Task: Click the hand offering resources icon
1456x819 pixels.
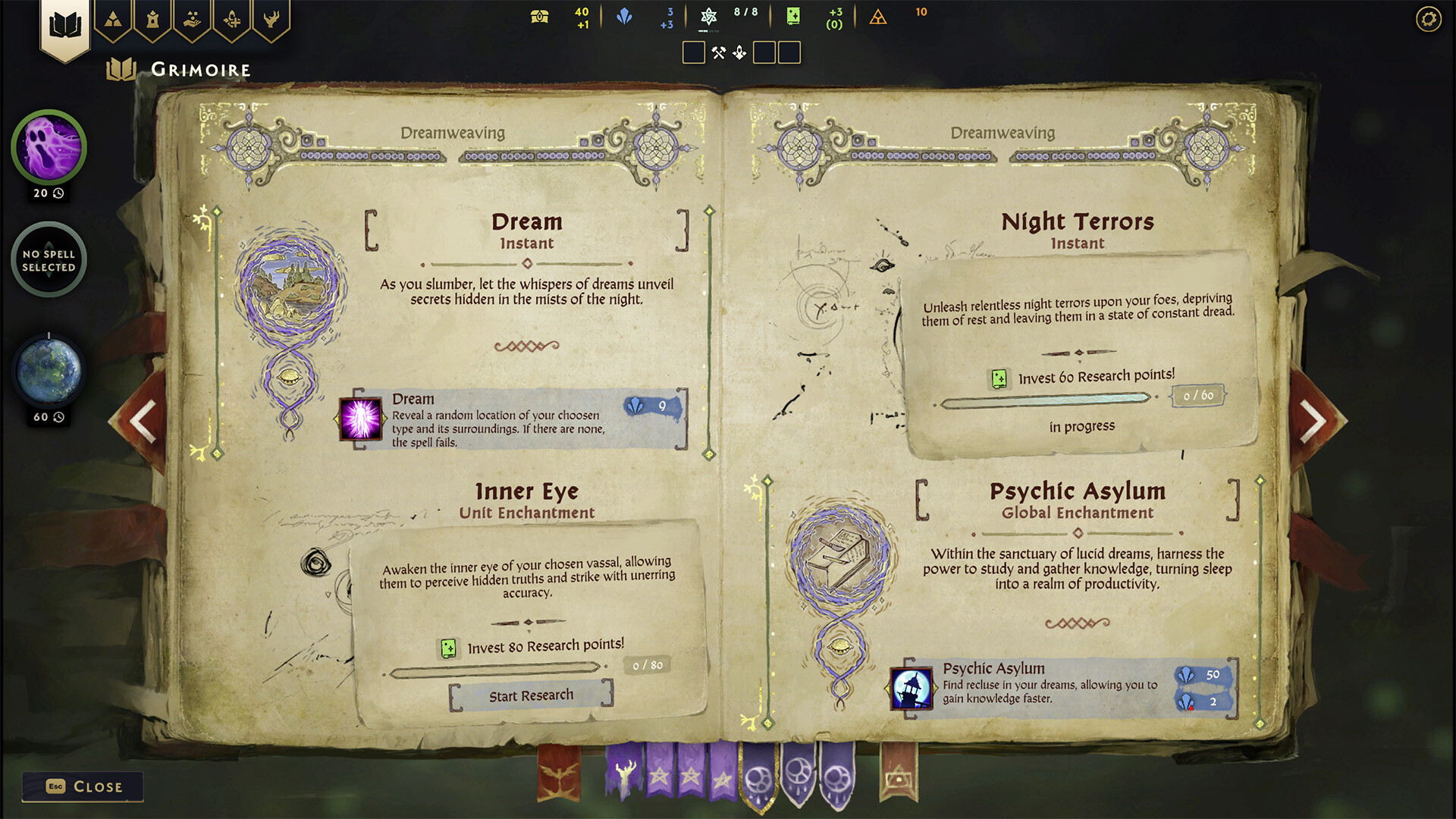Action: pos(192,20)
